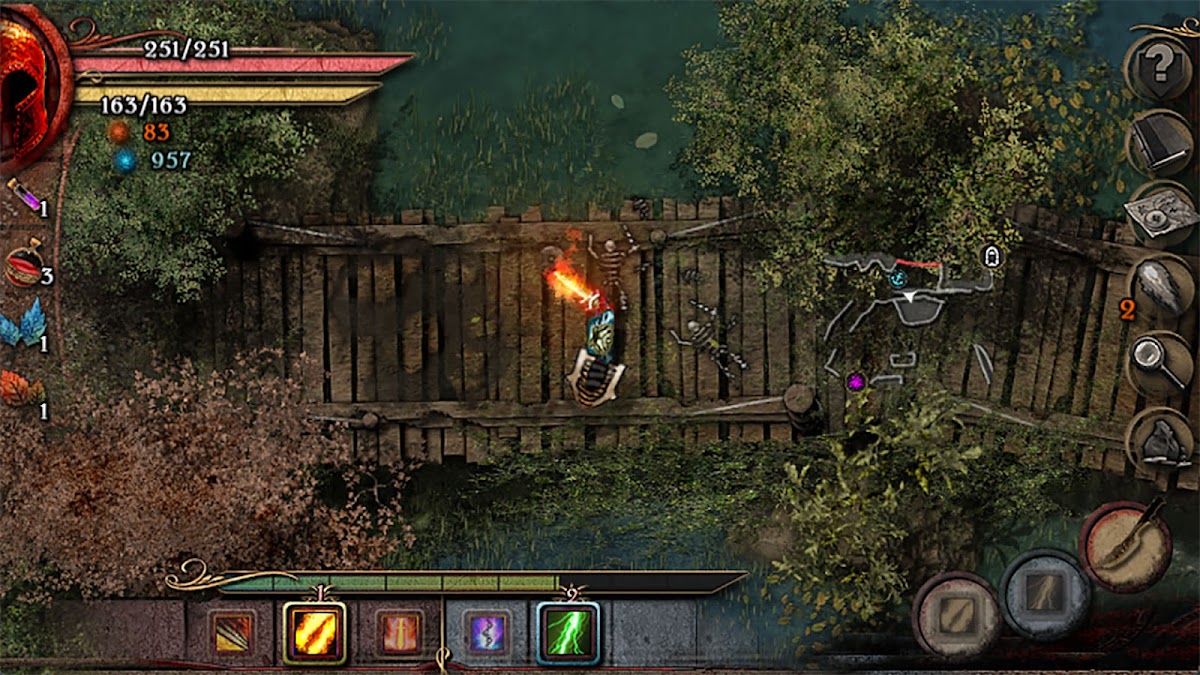The height and width of the screenshot is (675, 1200).
Task: Tap the dagger attack button
Action: coord(1130,545)
